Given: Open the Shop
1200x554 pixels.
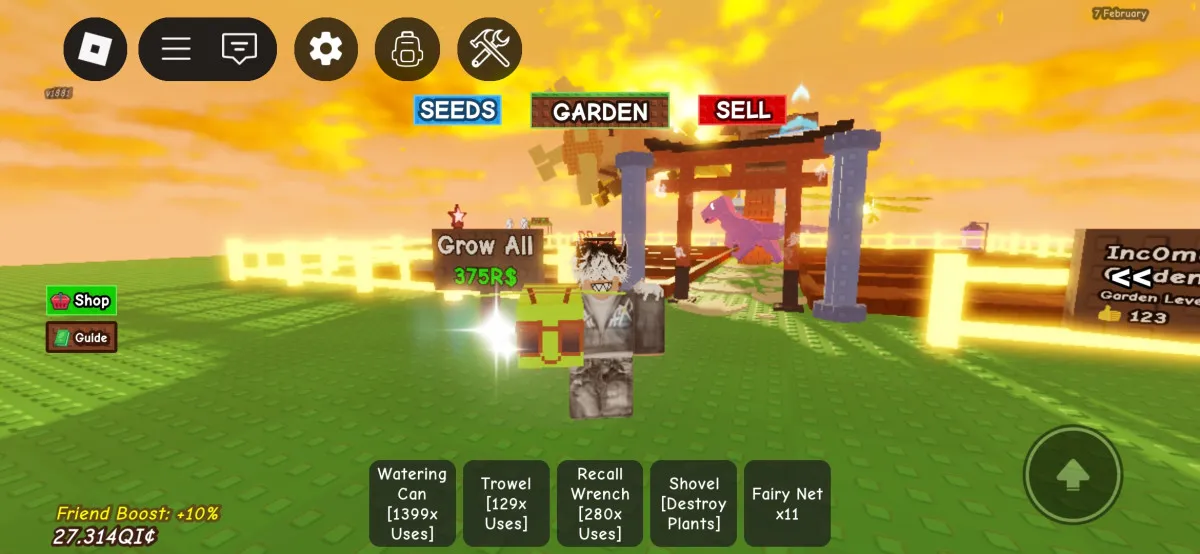Looking at the screenshot, I should click(81, 300).
